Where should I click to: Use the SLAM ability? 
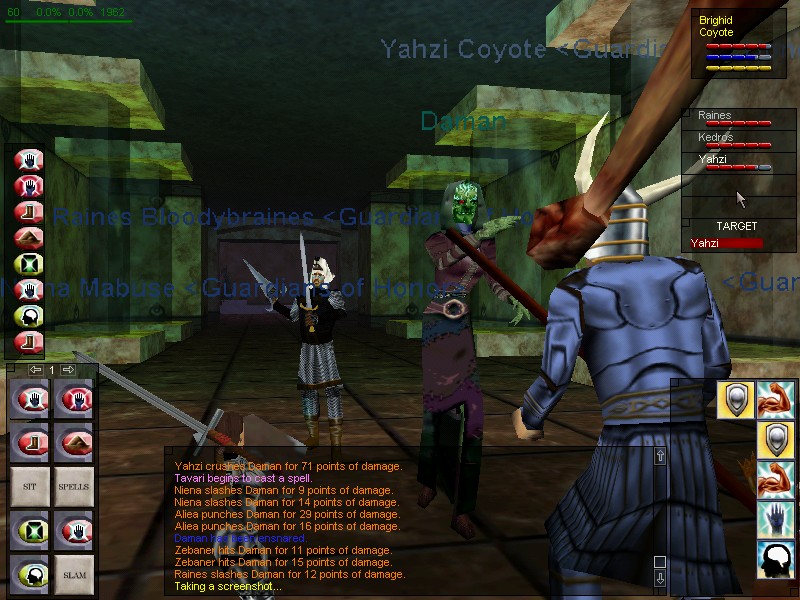click(x=74, y=575)
